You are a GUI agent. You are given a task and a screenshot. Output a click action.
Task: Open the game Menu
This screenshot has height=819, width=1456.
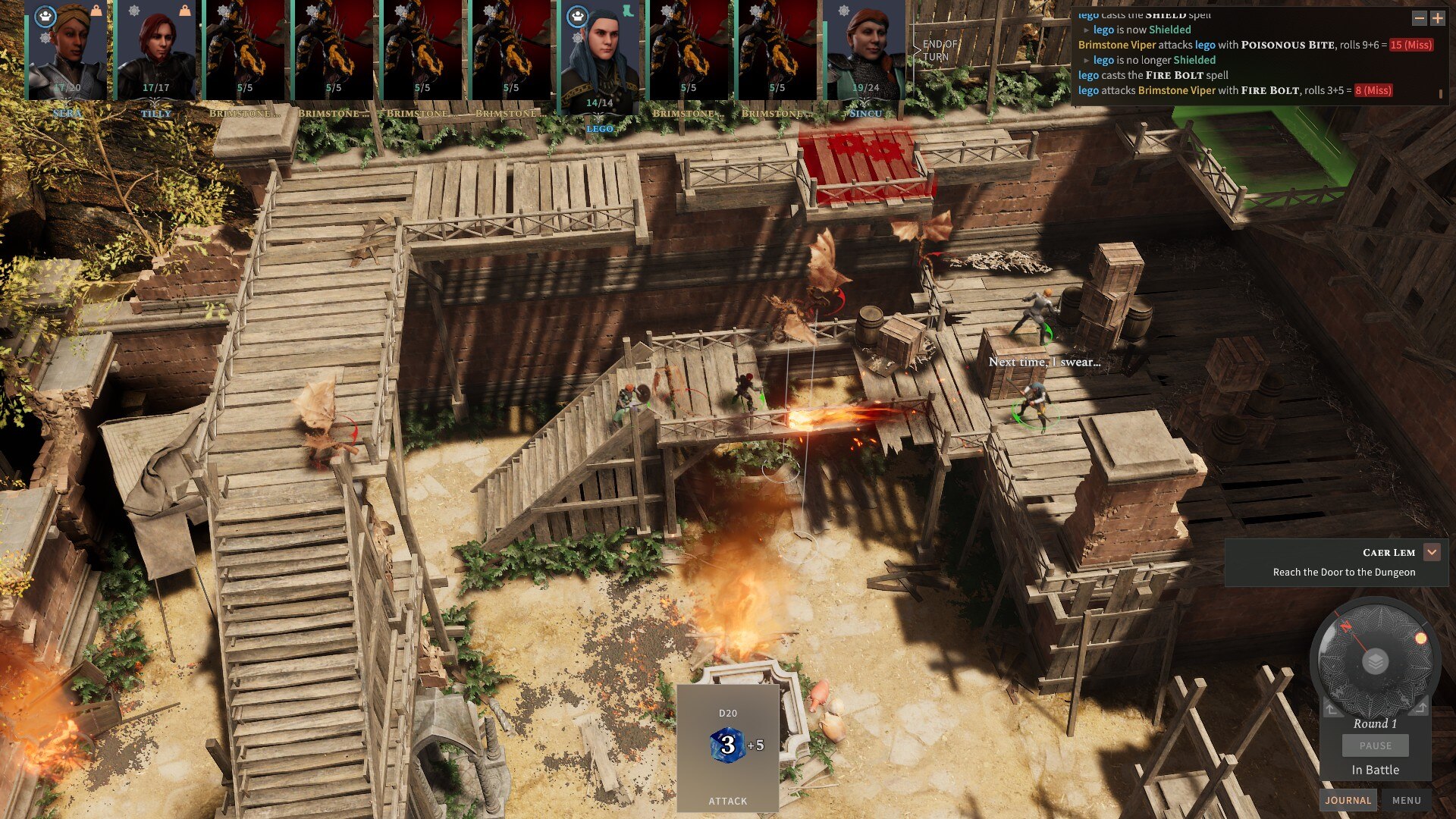(x=1406, y=800)
